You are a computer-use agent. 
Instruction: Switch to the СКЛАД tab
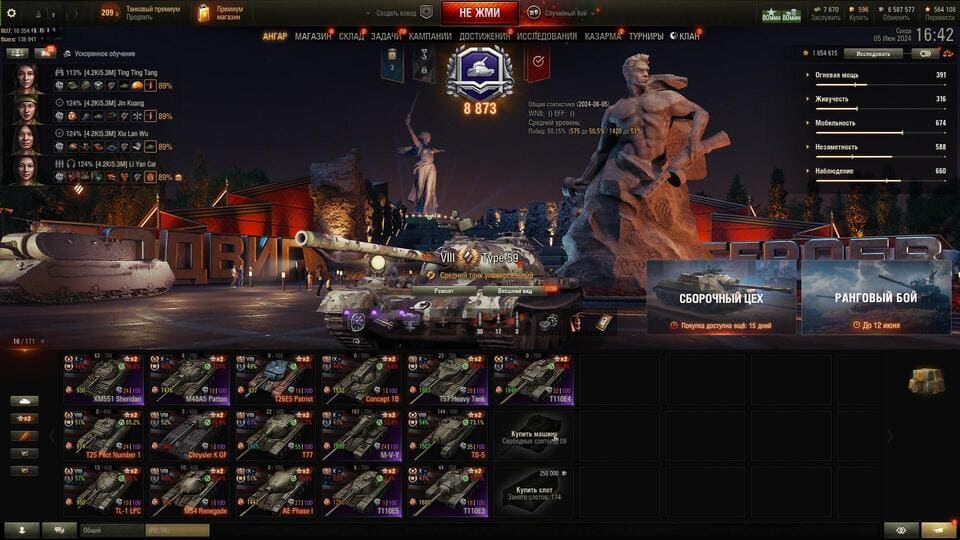[351, 37]
